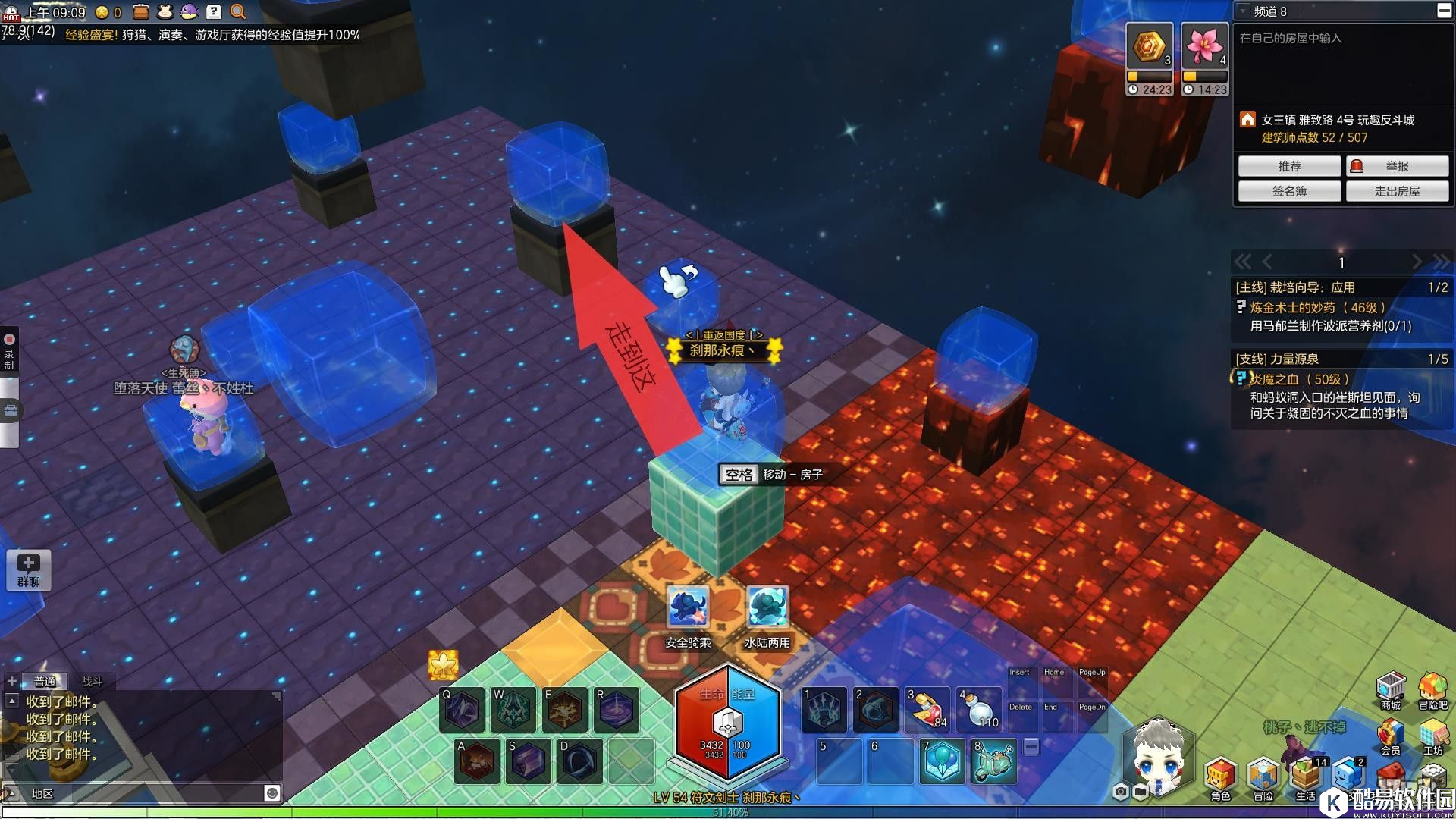This screenshot has height=819, width=1456.
Task: Switch to the 战斗 chat tab
Action: coord(92,681)
